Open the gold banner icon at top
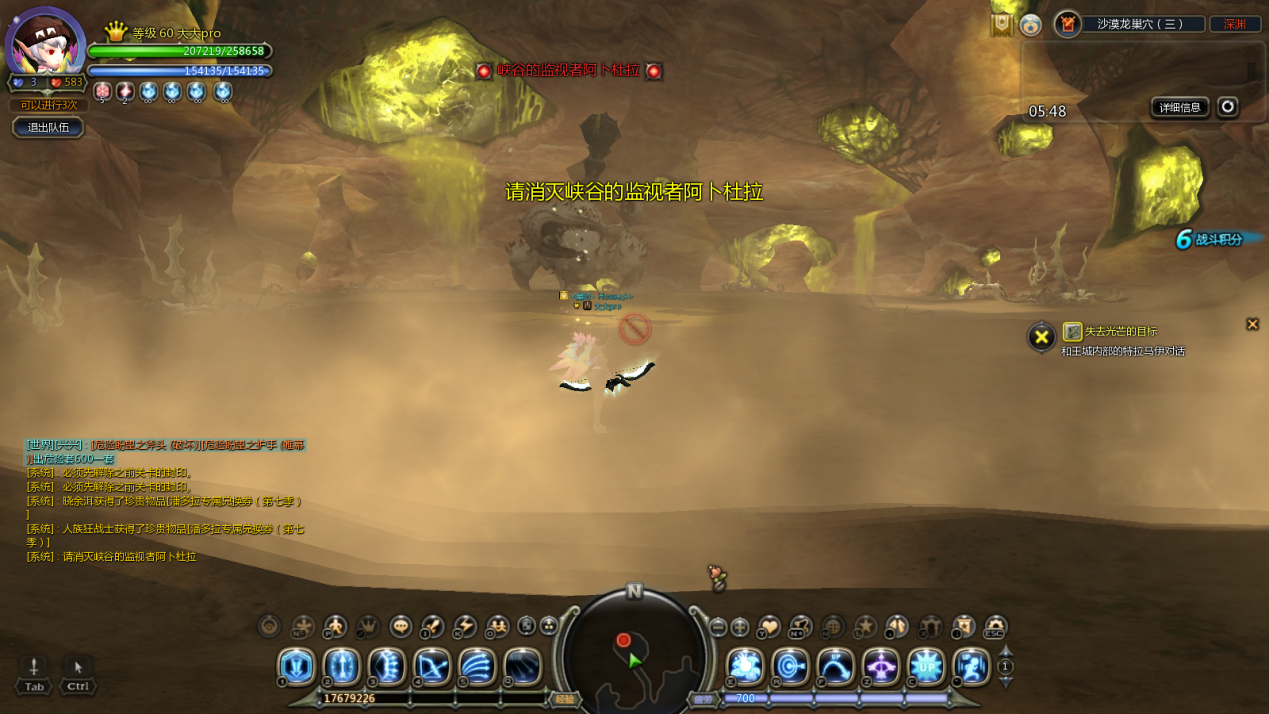 coord(1001,24)
